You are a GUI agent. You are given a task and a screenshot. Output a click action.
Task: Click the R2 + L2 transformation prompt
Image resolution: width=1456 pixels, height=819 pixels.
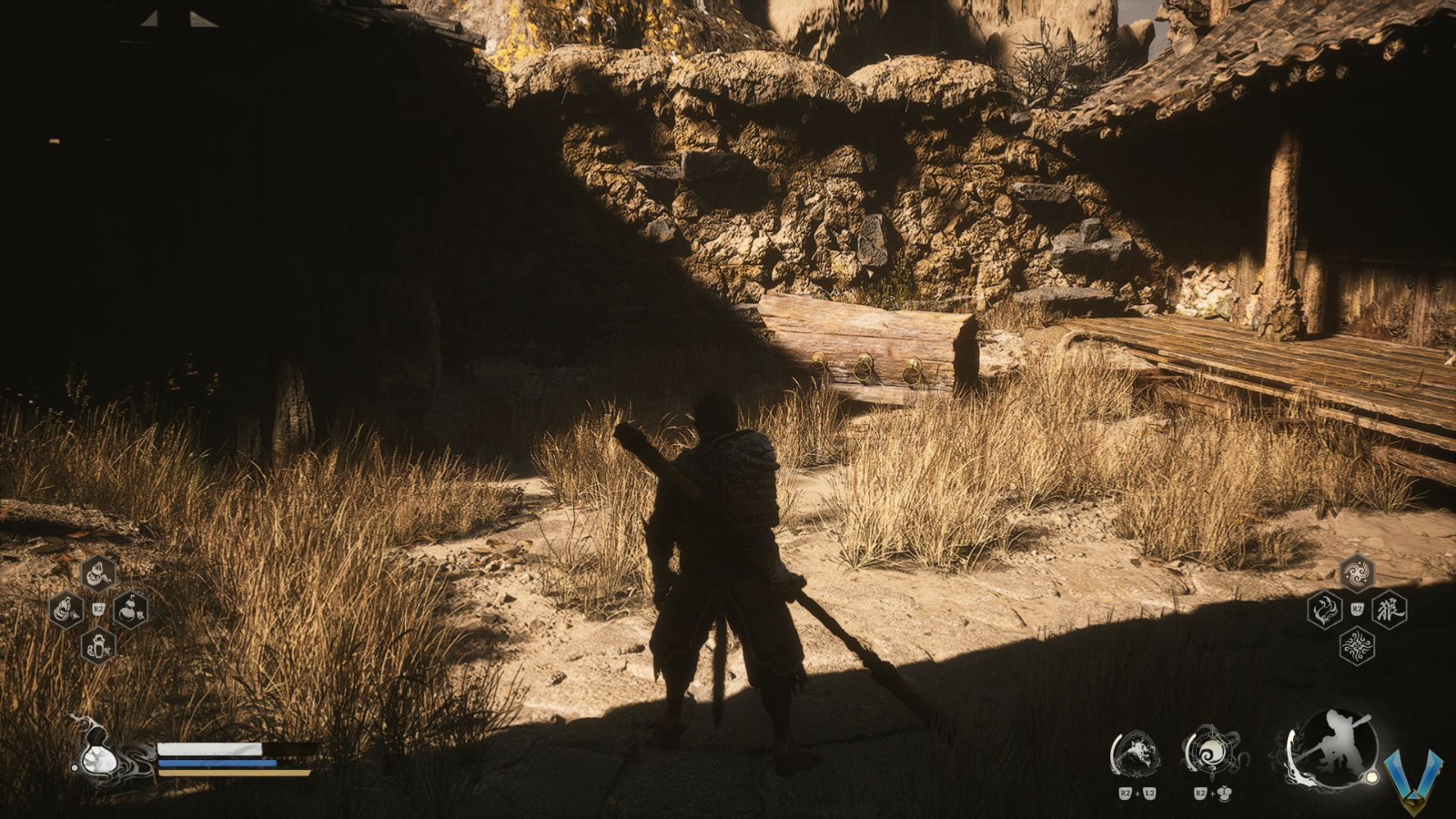(1137, 793)
